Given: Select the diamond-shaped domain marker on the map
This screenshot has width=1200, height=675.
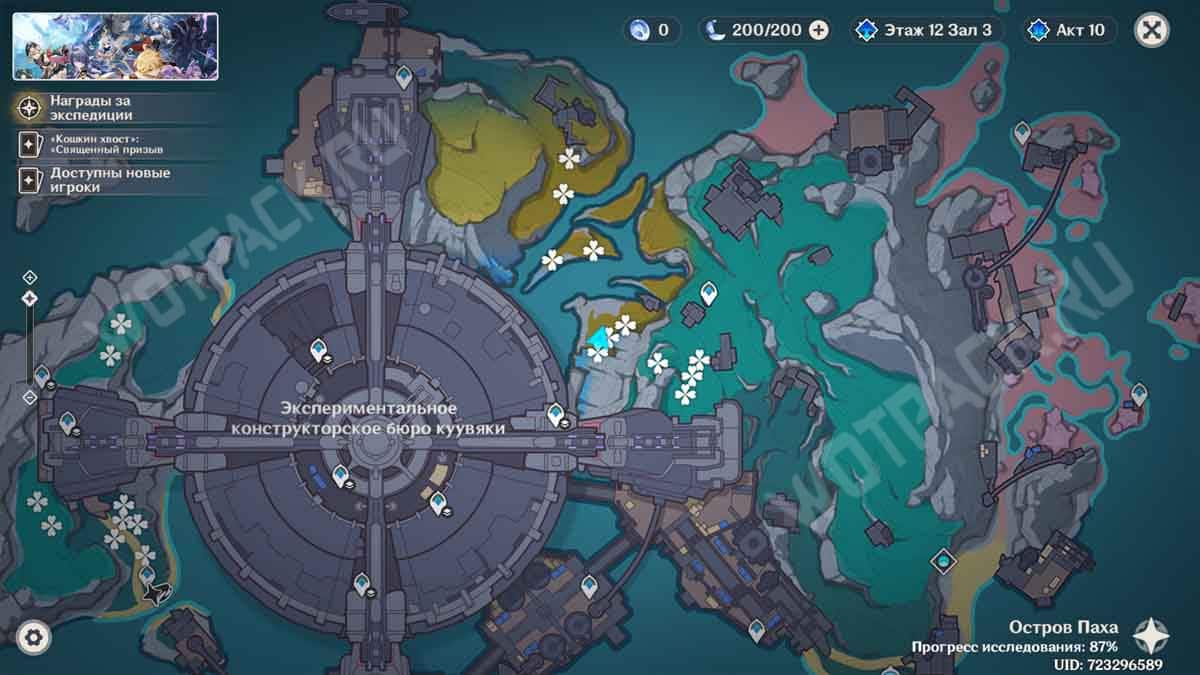Looking at the screenshot, I should (942, 561).
